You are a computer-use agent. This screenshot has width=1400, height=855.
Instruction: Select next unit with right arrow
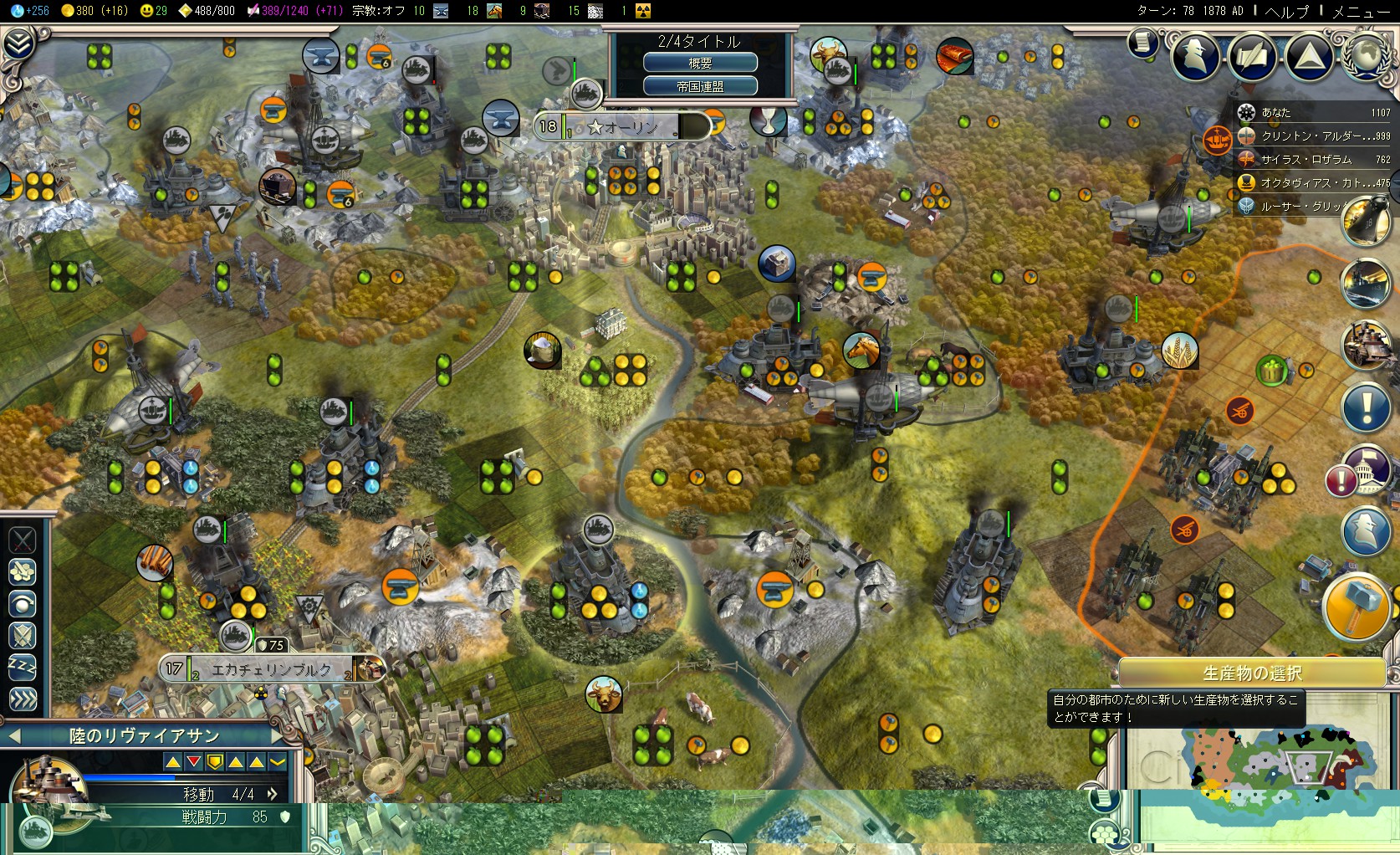pyautogui.click(x=278, y=736)
